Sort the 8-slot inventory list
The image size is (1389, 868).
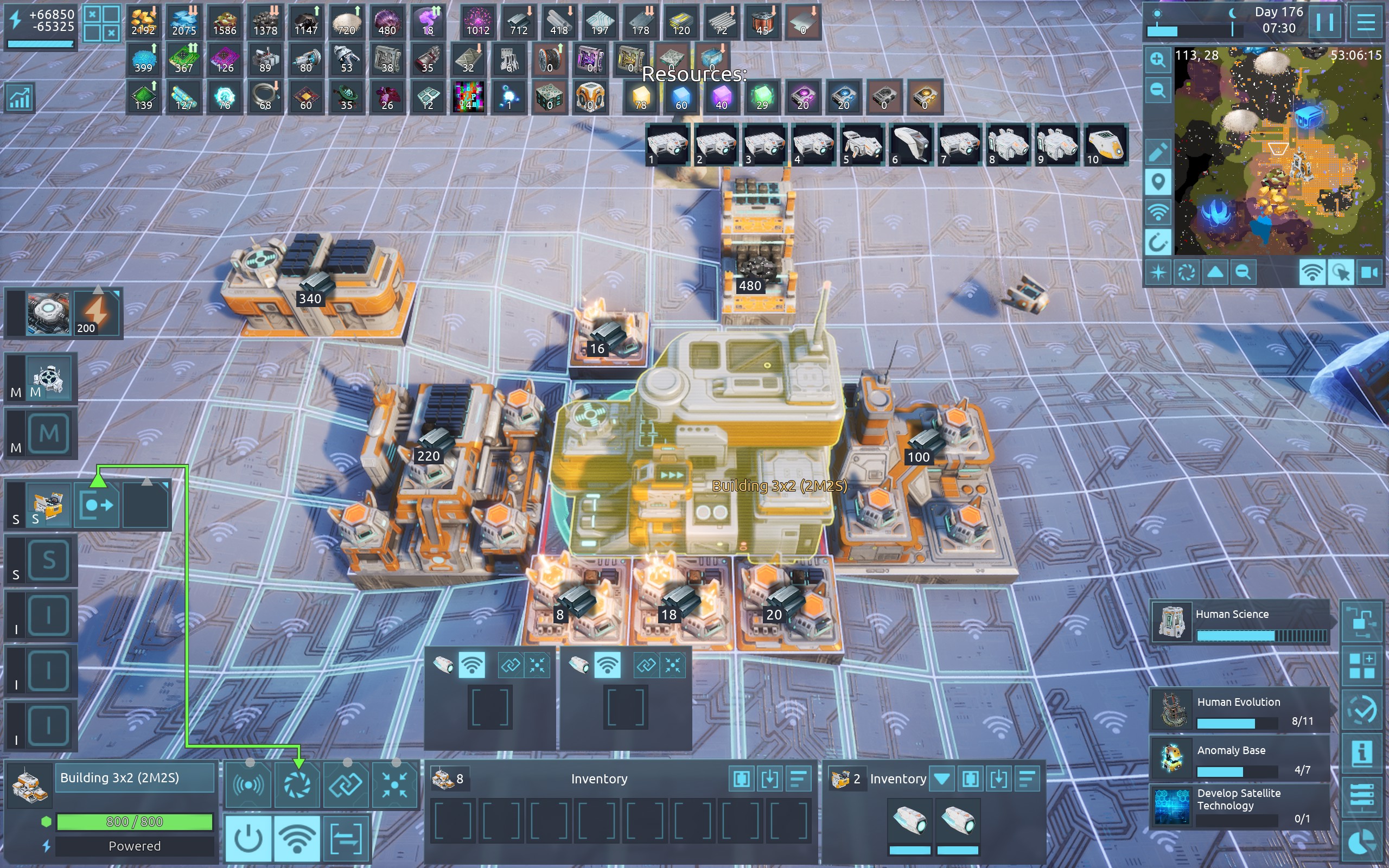798,779
